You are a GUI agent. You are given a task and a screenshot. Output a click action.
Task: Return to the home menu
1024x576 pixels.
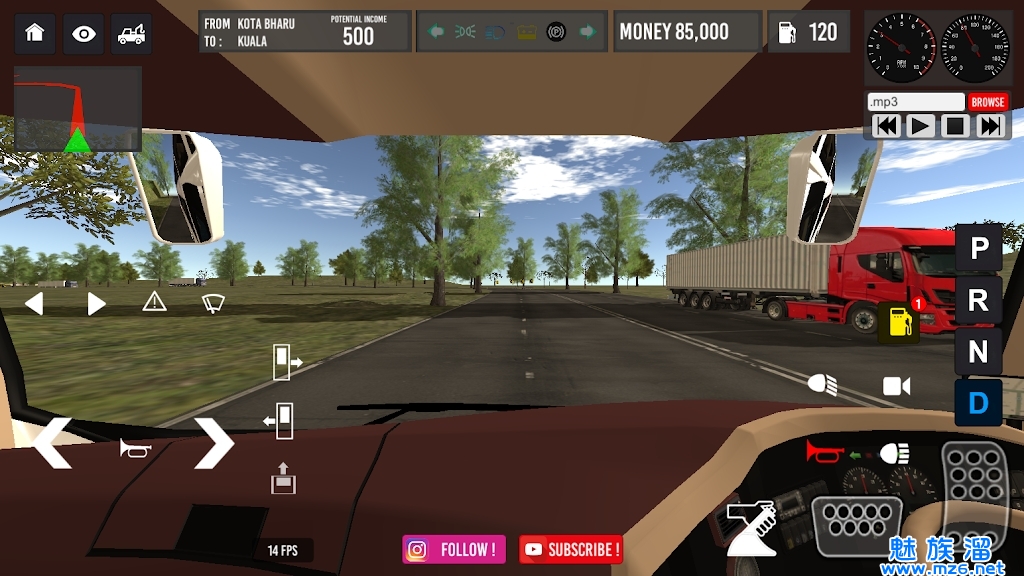tap(35, 33)
